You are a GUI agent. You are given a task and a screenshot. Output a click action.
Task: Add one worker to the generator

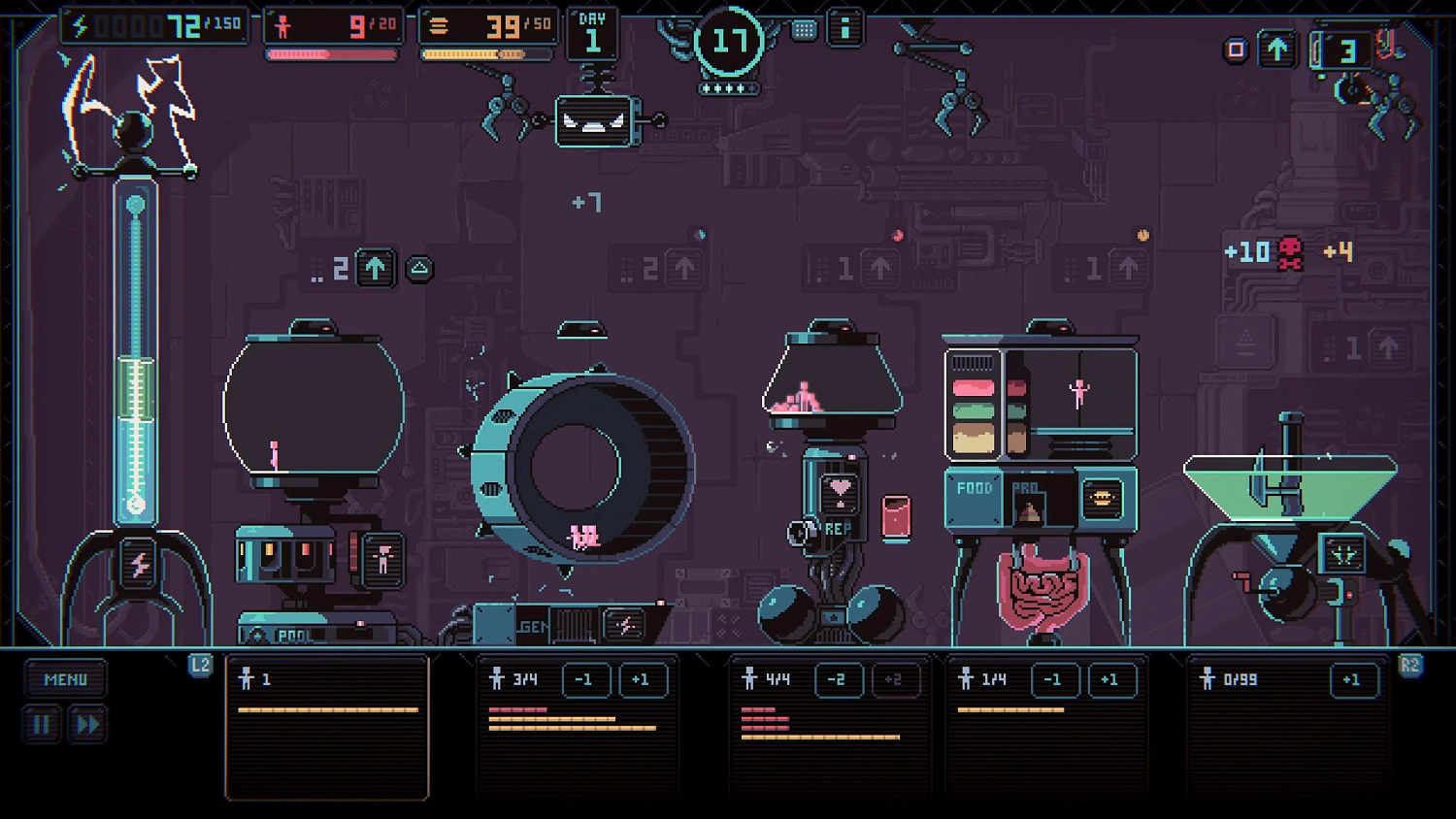pyautogui.click(x=642, y=680)
